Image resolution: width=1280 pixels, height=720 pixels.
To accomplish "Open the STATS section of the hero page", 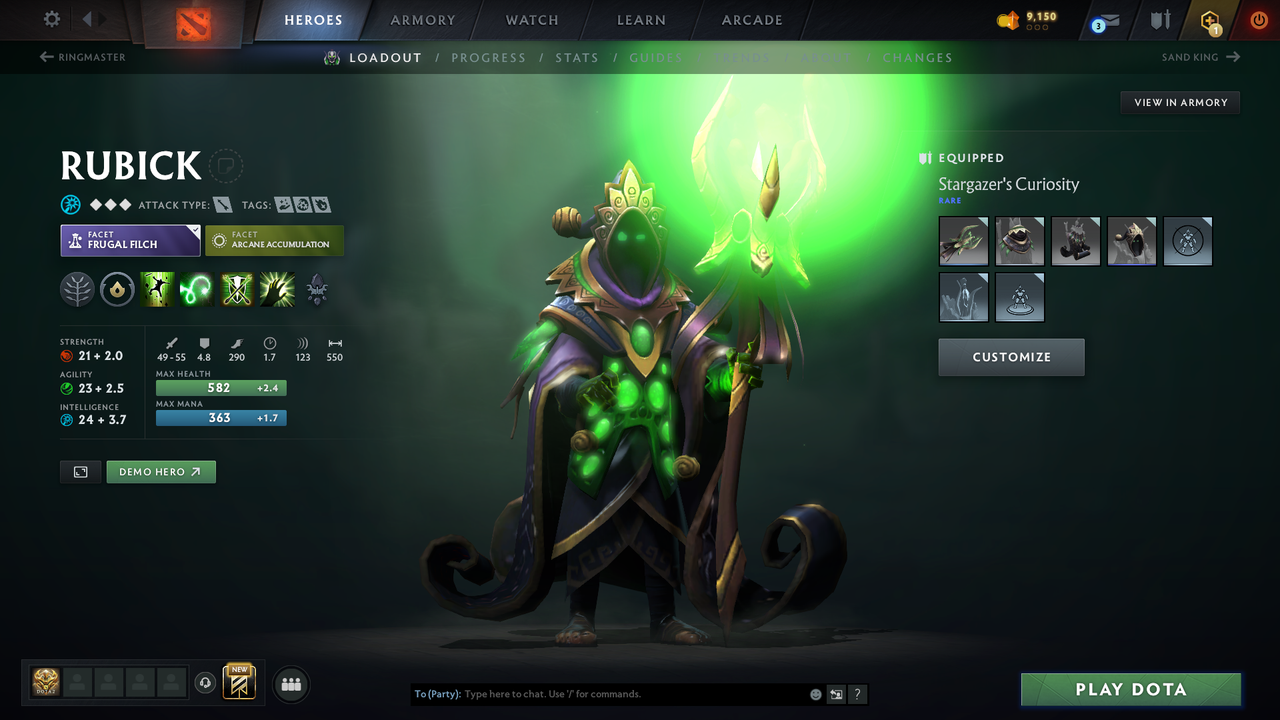I will click(x=577, y=57).
